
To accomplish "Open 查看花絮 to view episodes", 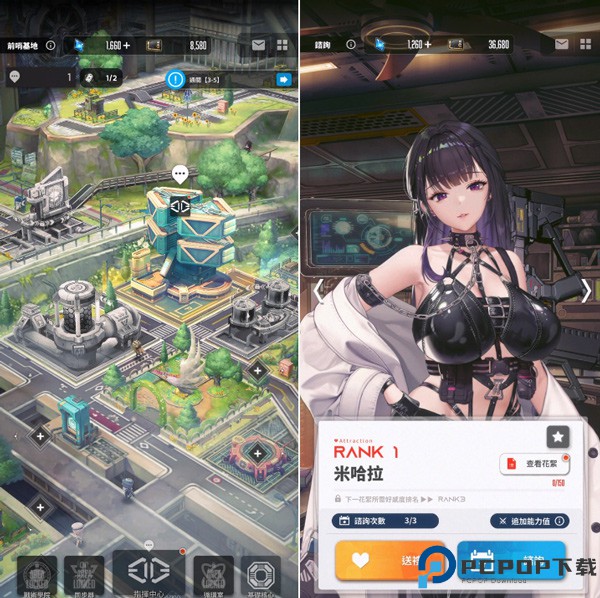I will coord(532,464).
